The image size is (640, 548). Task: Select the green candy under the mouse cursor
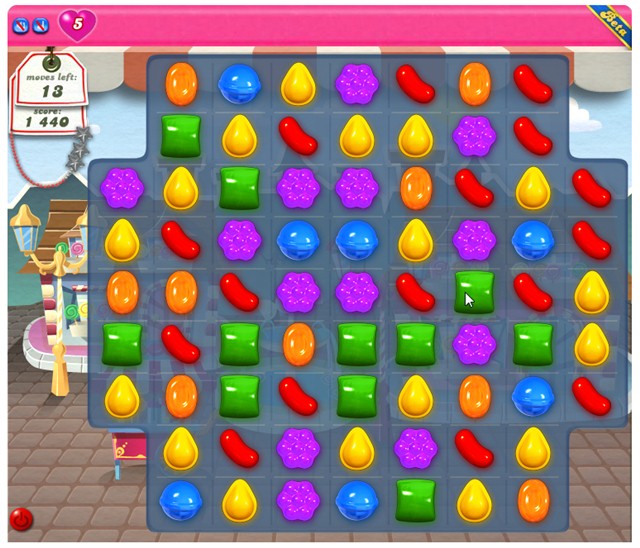click(474, 293)
